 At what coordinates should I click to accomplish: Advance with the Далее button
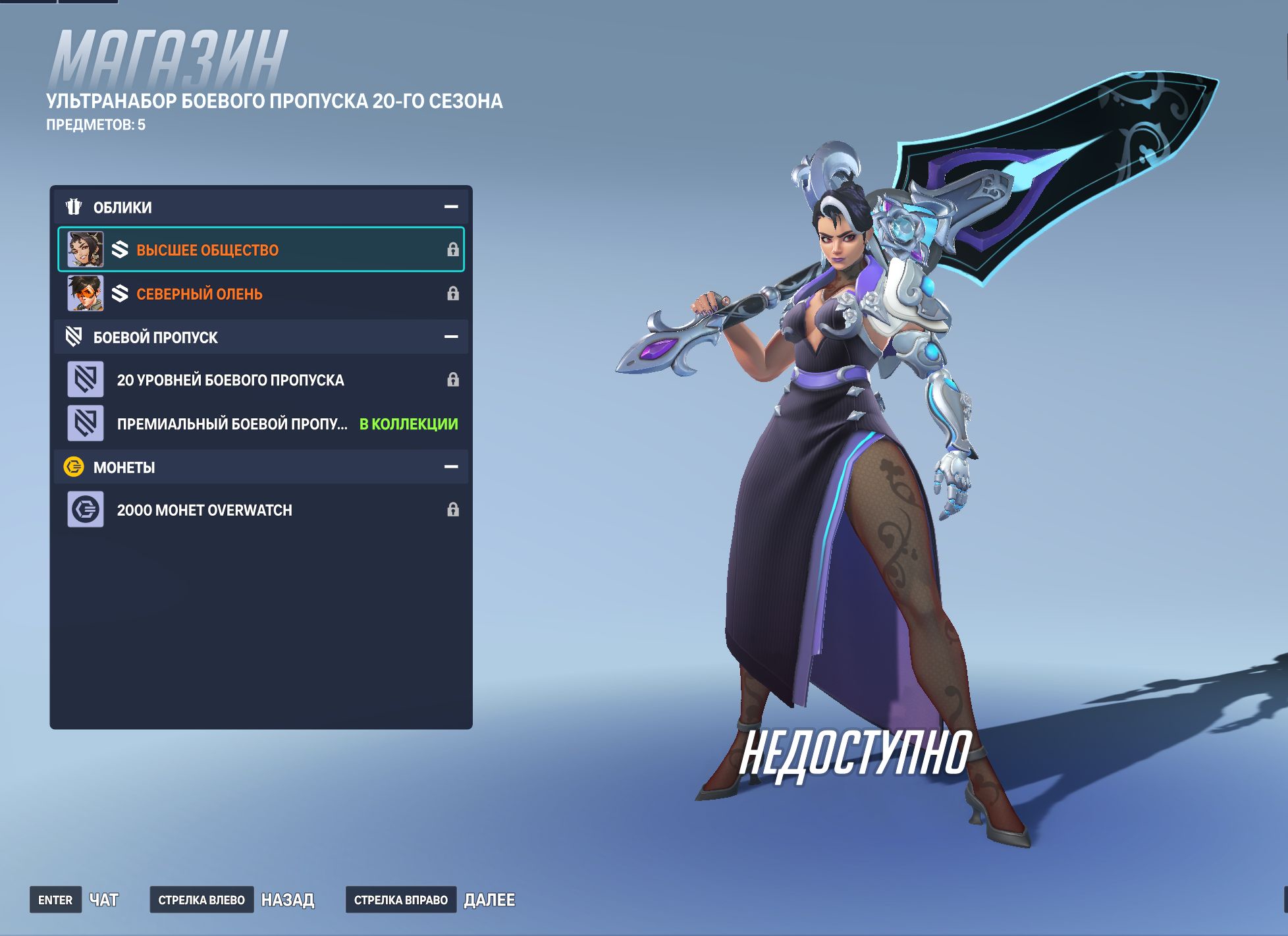[x=489, y=900]
